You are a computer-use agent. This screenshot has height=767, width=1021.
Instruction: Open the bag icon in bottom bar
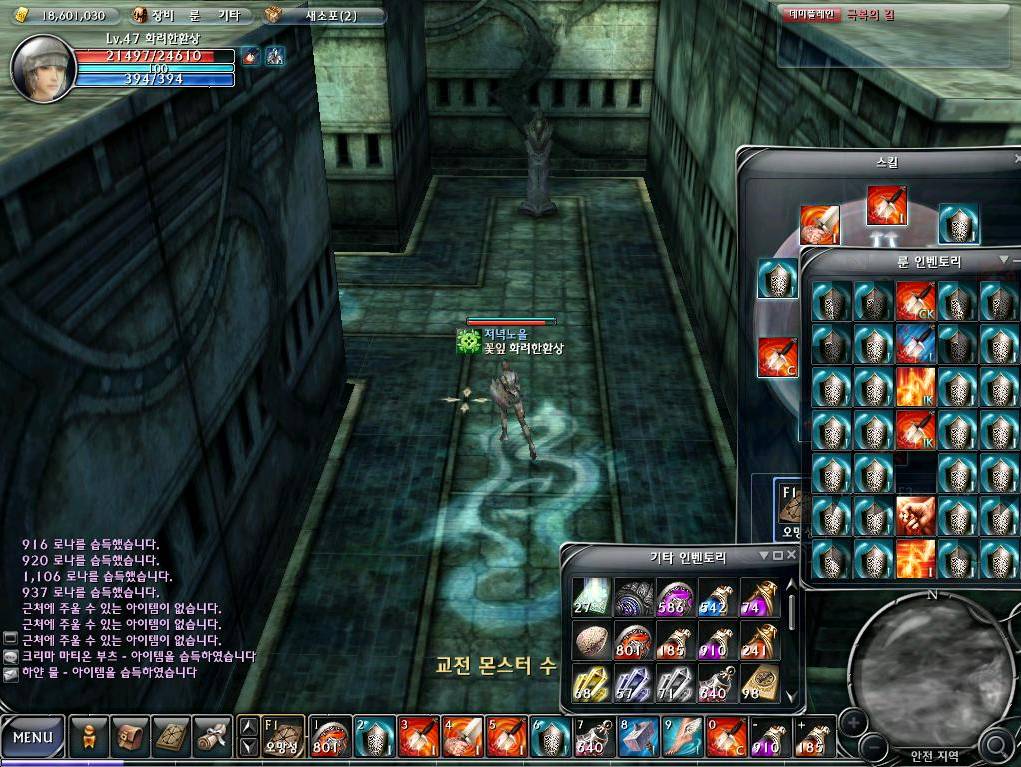(x=130, y=738)
